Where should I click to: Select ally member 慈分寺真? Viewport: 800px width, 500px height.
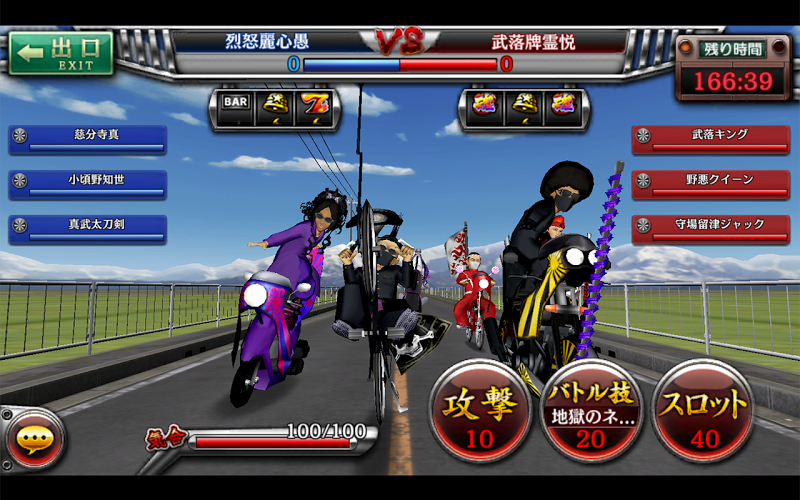[88, 139]
